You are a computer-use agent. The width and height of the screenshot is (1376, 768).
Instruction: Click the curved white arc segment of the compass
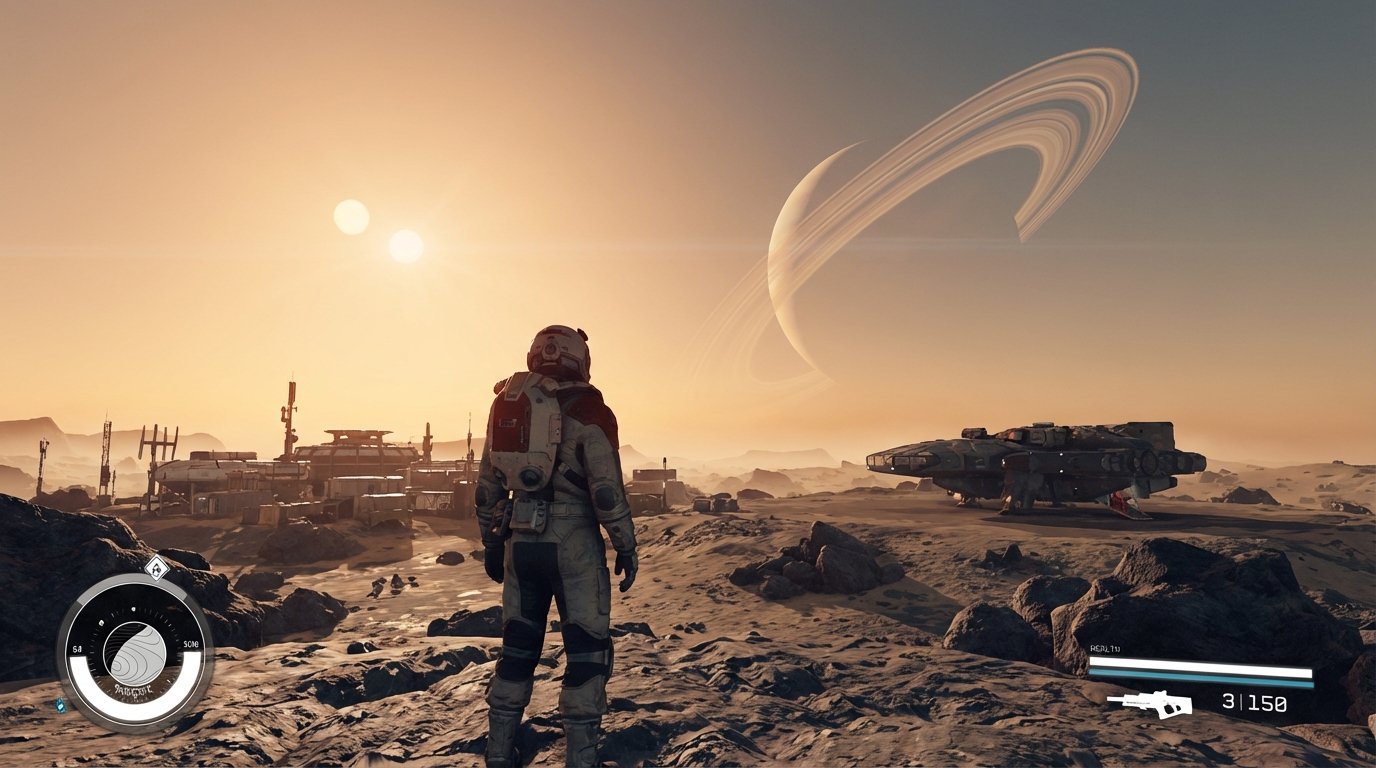(134, 706)
